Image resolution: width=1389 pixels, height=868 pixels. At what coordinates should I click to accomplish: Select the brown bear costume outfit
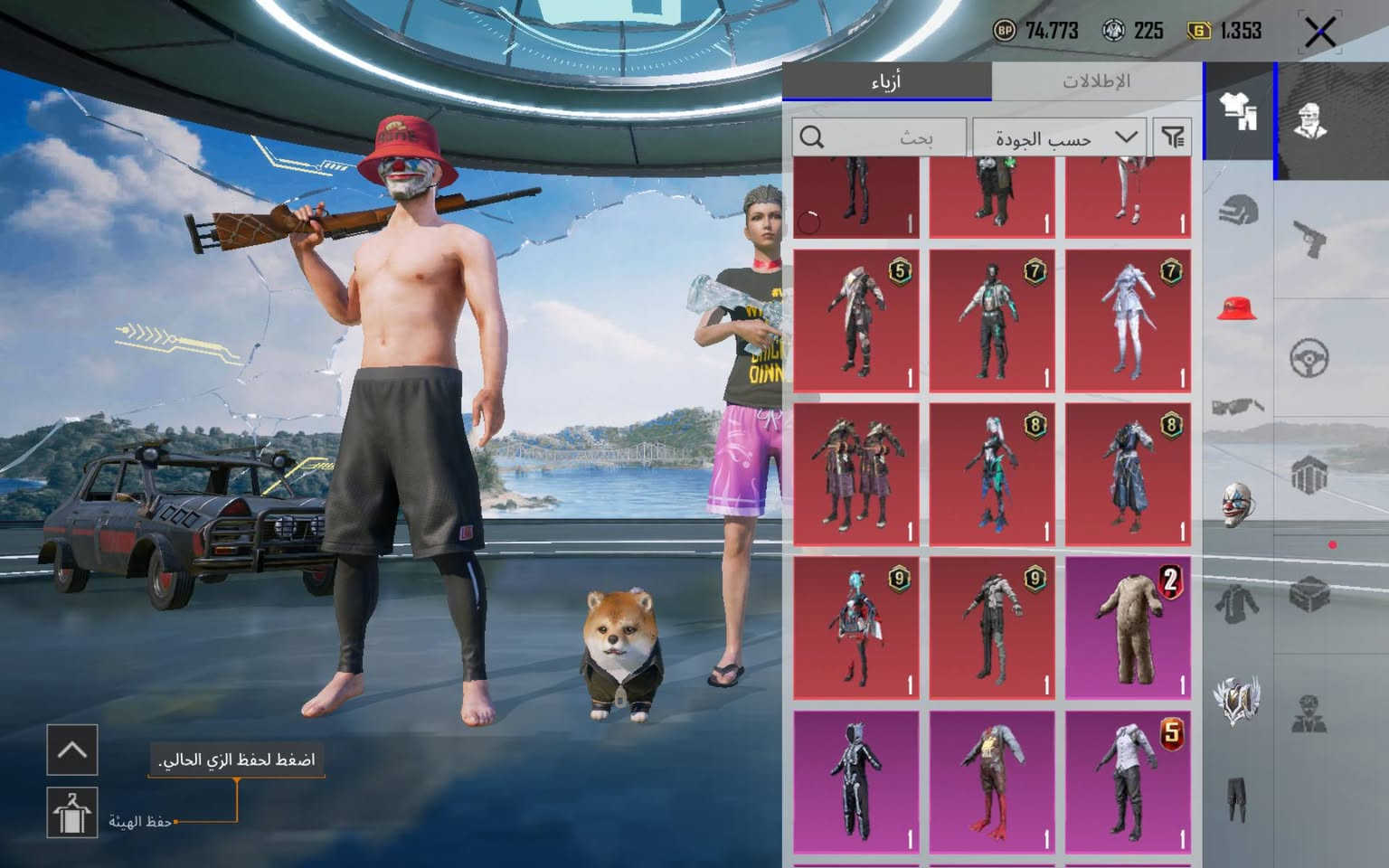click(x=1128, y=627)
